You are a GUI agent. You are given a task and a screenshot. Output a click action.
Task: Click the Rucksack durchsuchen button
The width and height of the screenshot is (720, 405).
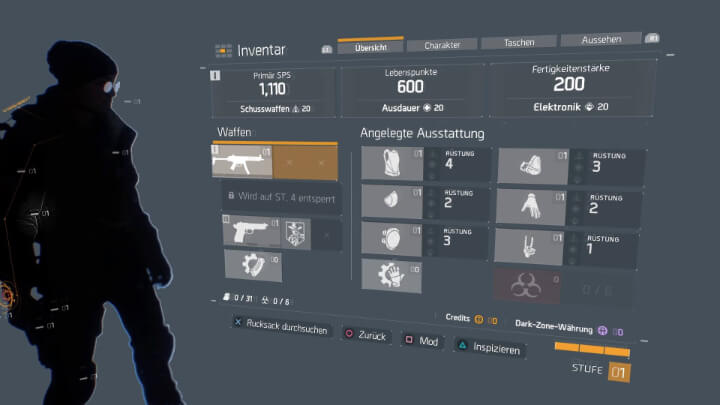280,328
